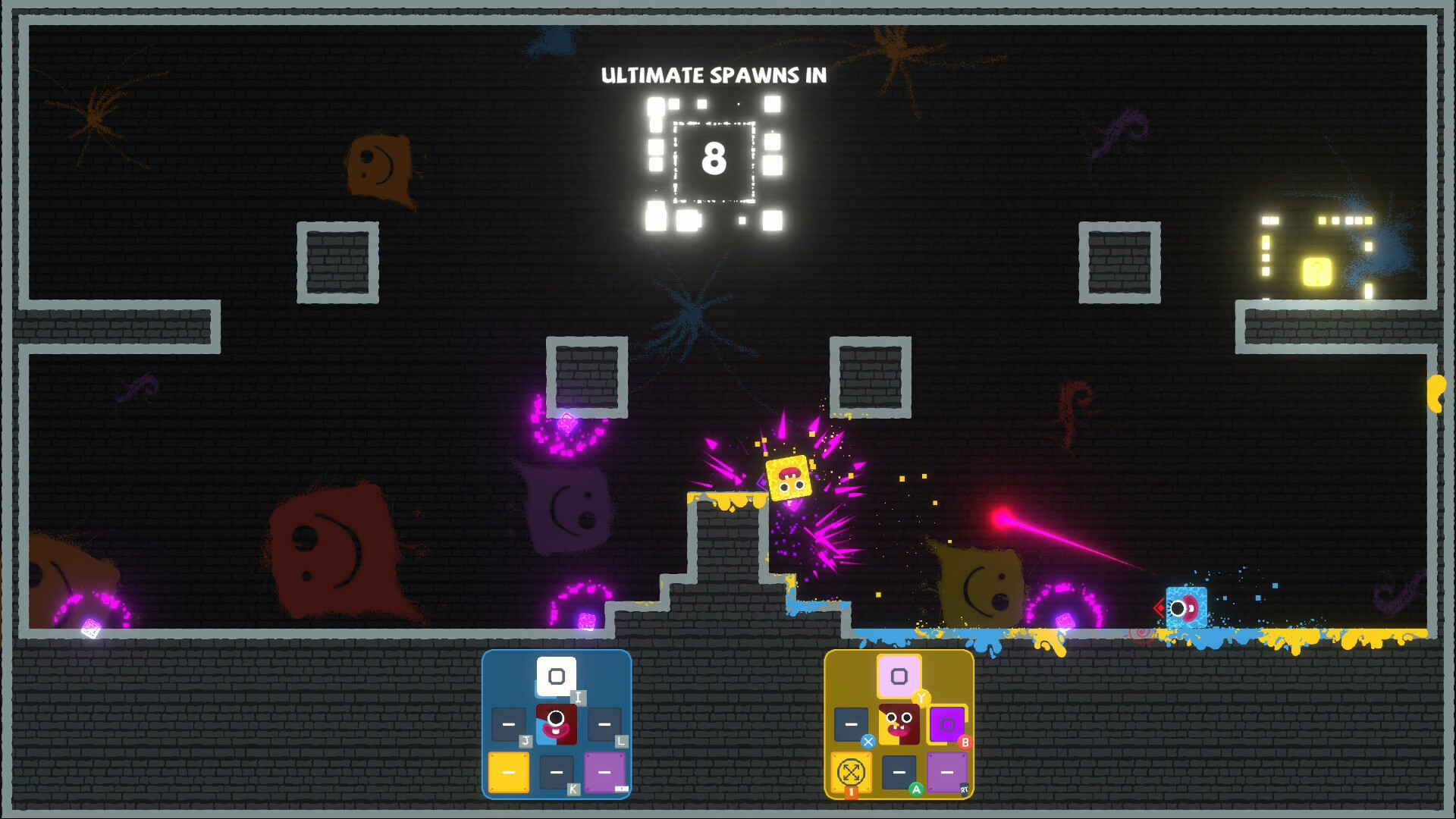
Task: Click the empty ability slot bound to J
Action: click(x=507, y=724)
